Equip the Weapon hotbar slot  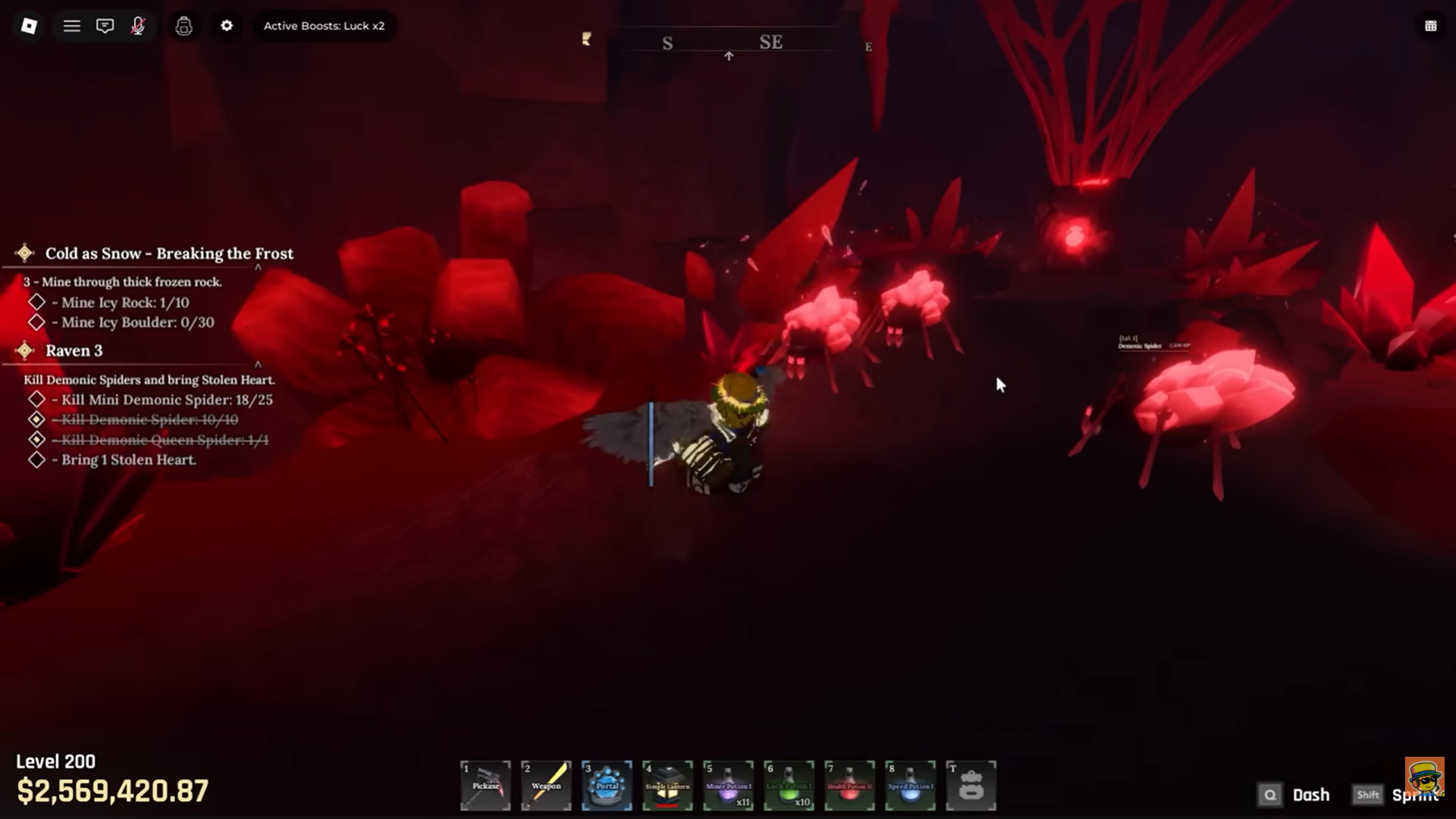(546, 785)
